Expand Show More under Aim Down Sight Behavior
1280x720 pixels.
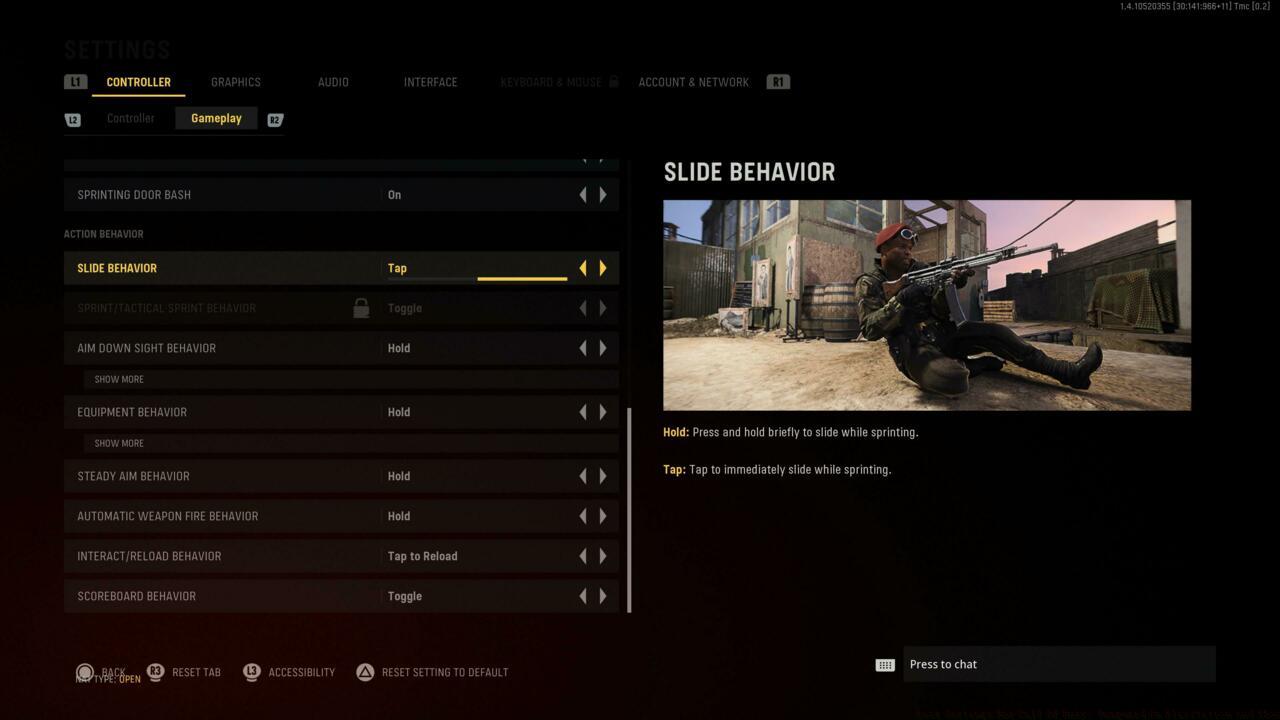(x=119, y=379)
